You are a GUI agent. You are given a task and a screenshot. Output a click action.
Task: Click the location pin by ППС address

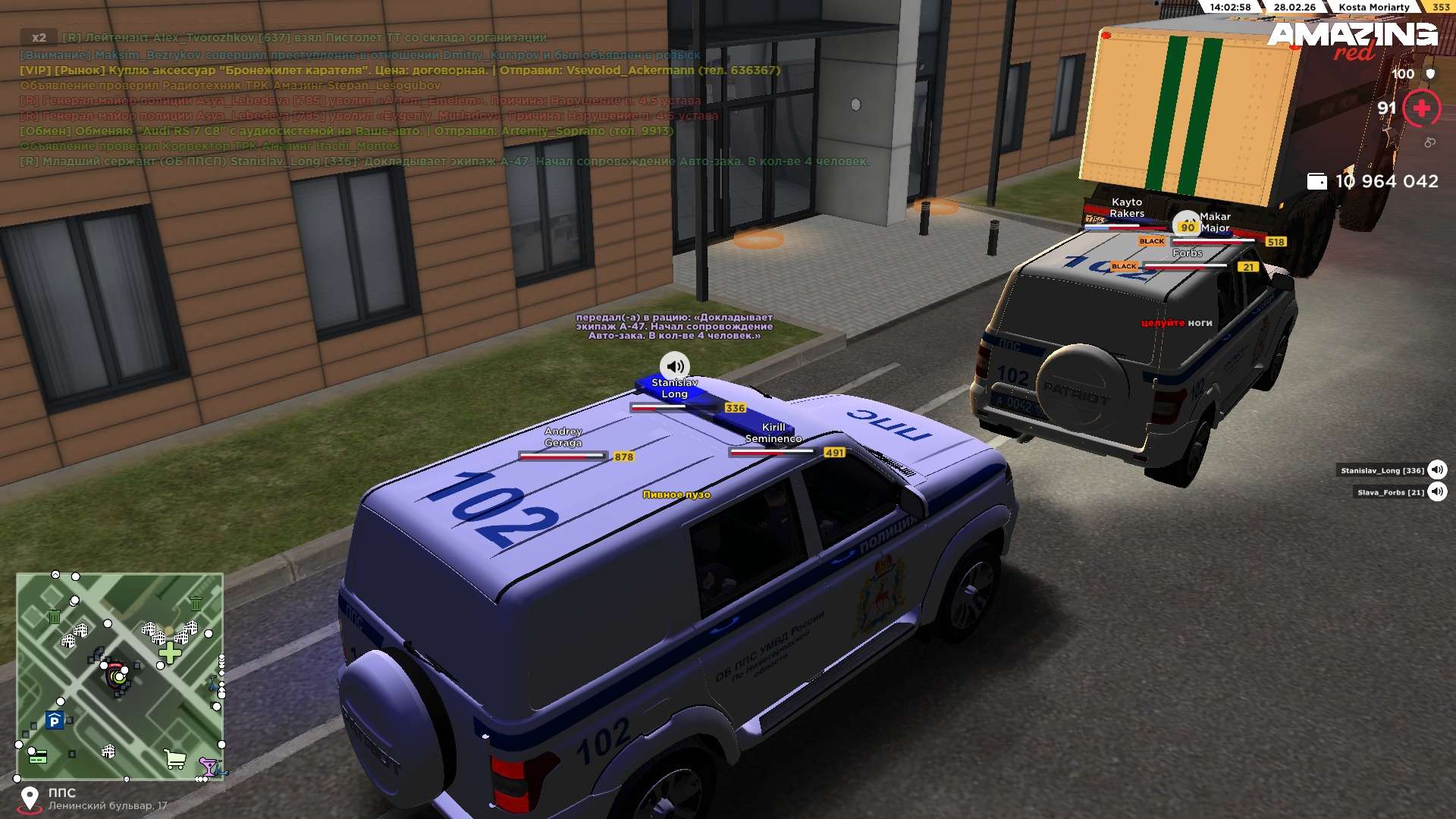click(30, 799)
